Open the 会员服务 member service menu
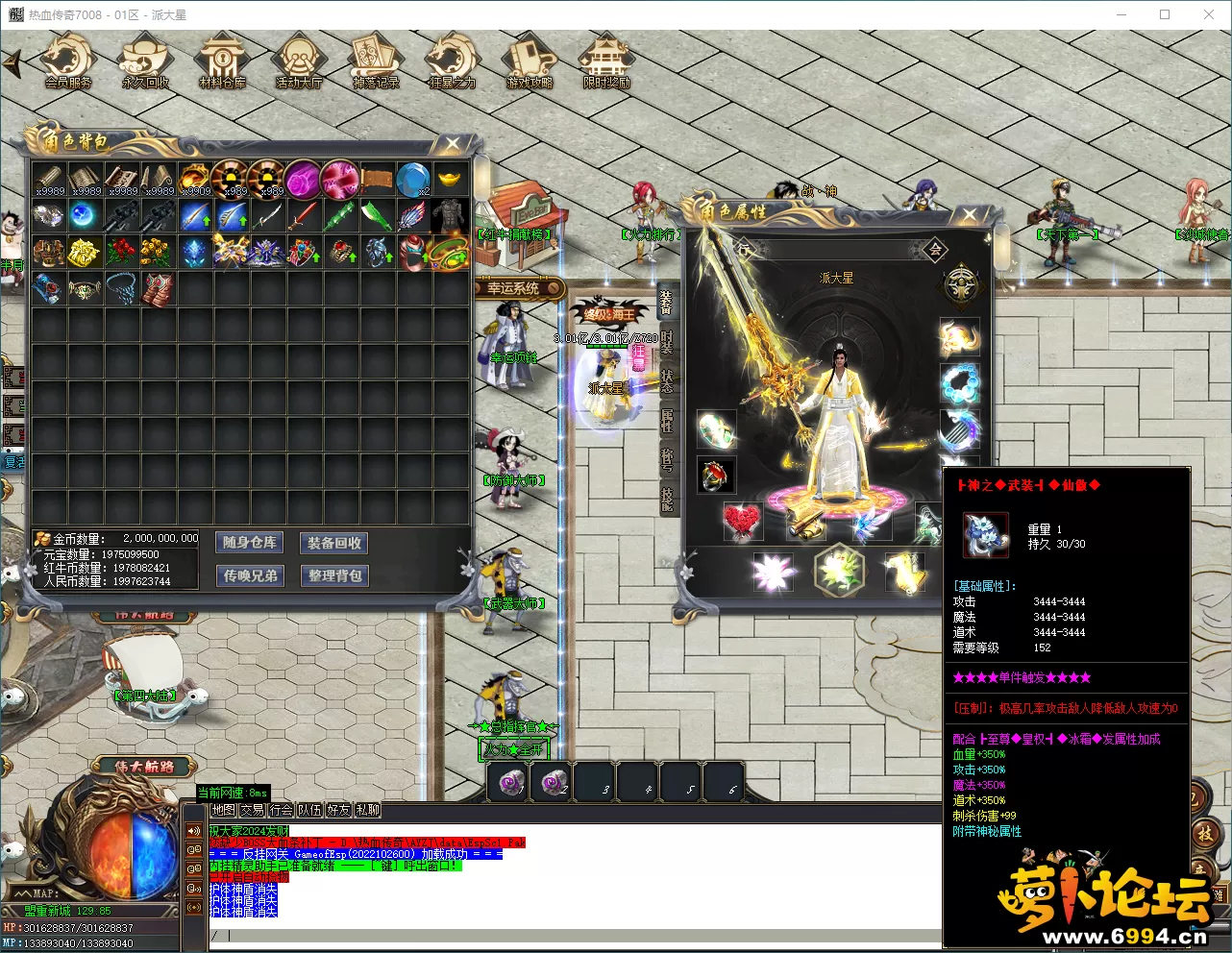Viewport: 1232px width, 953px height. click(x=68, y=61)
